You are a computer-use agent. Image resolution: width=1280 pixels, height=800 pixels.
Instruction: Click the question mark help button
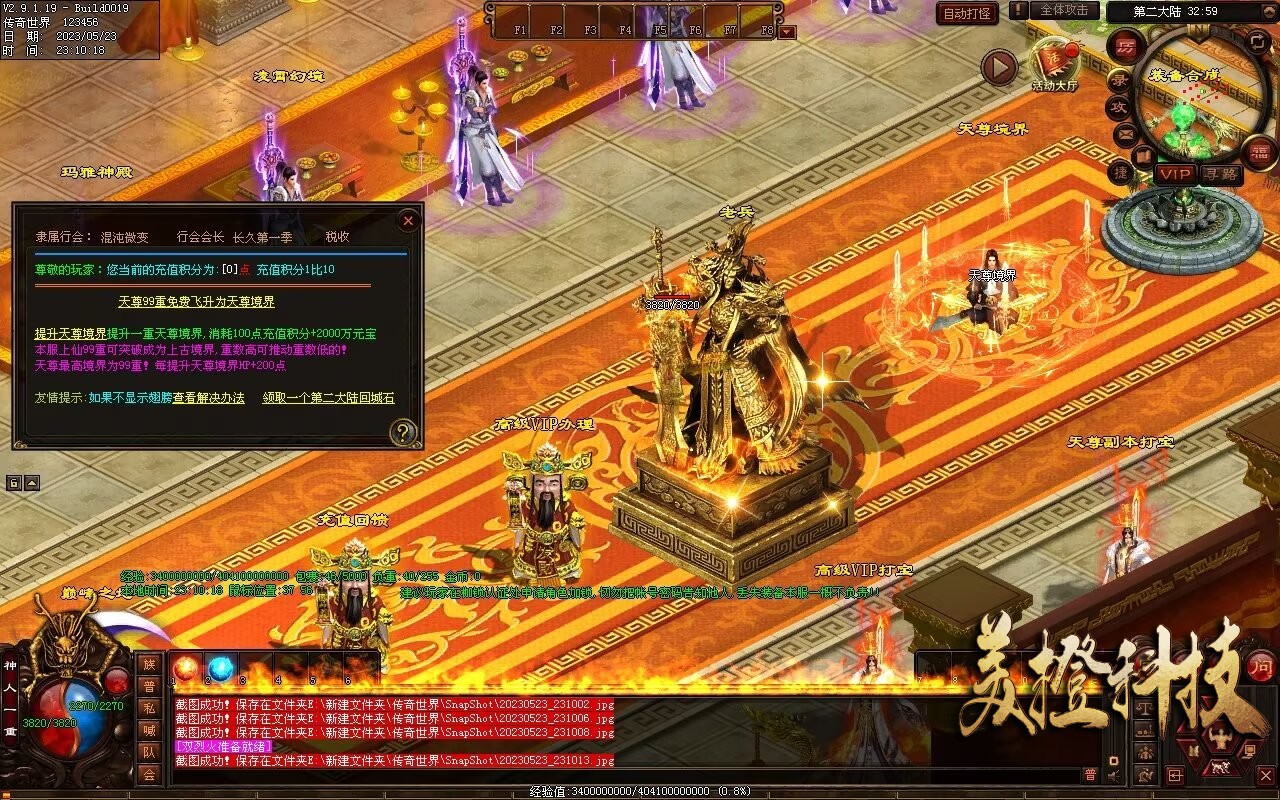(x=402, y=432)
